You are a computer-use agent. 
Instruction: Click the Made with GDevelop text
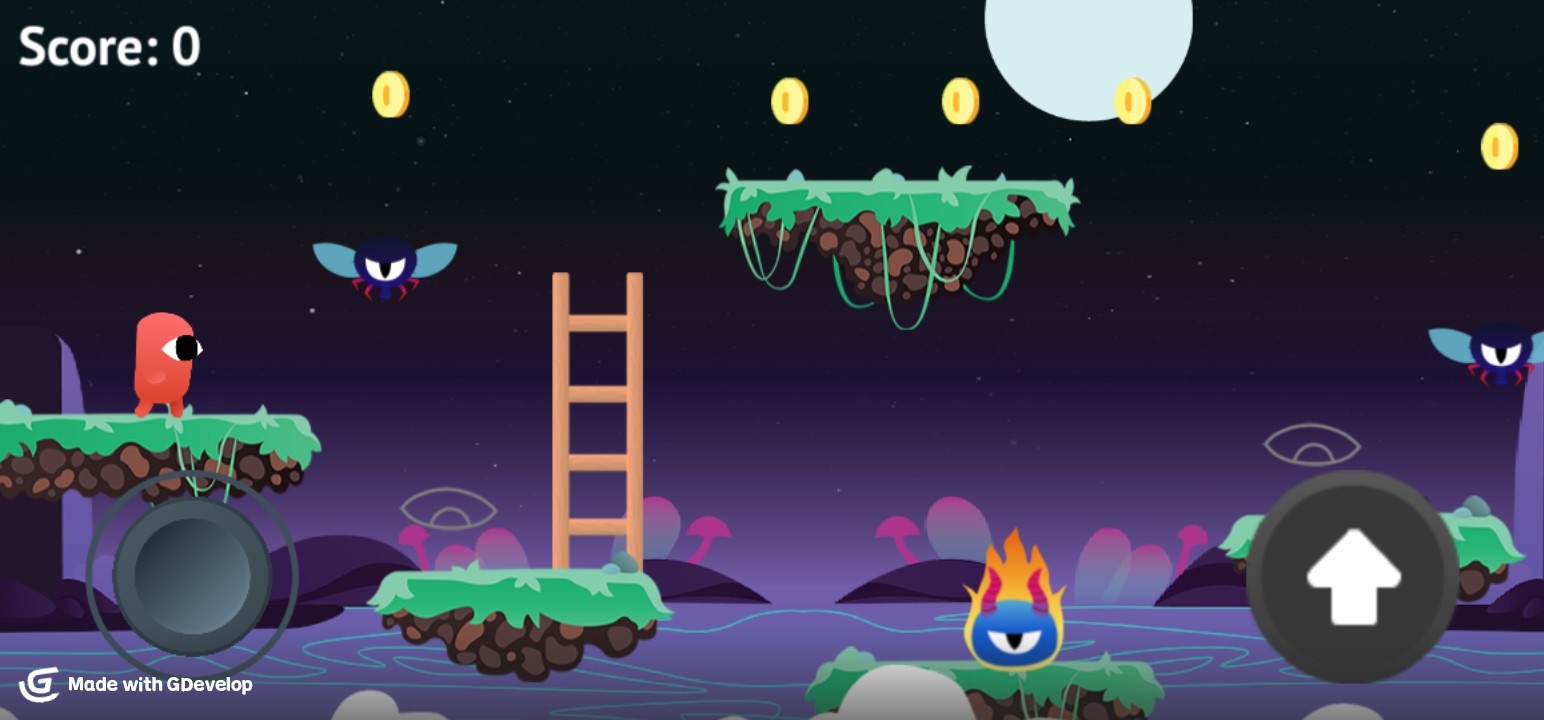[x=160, y=687]
